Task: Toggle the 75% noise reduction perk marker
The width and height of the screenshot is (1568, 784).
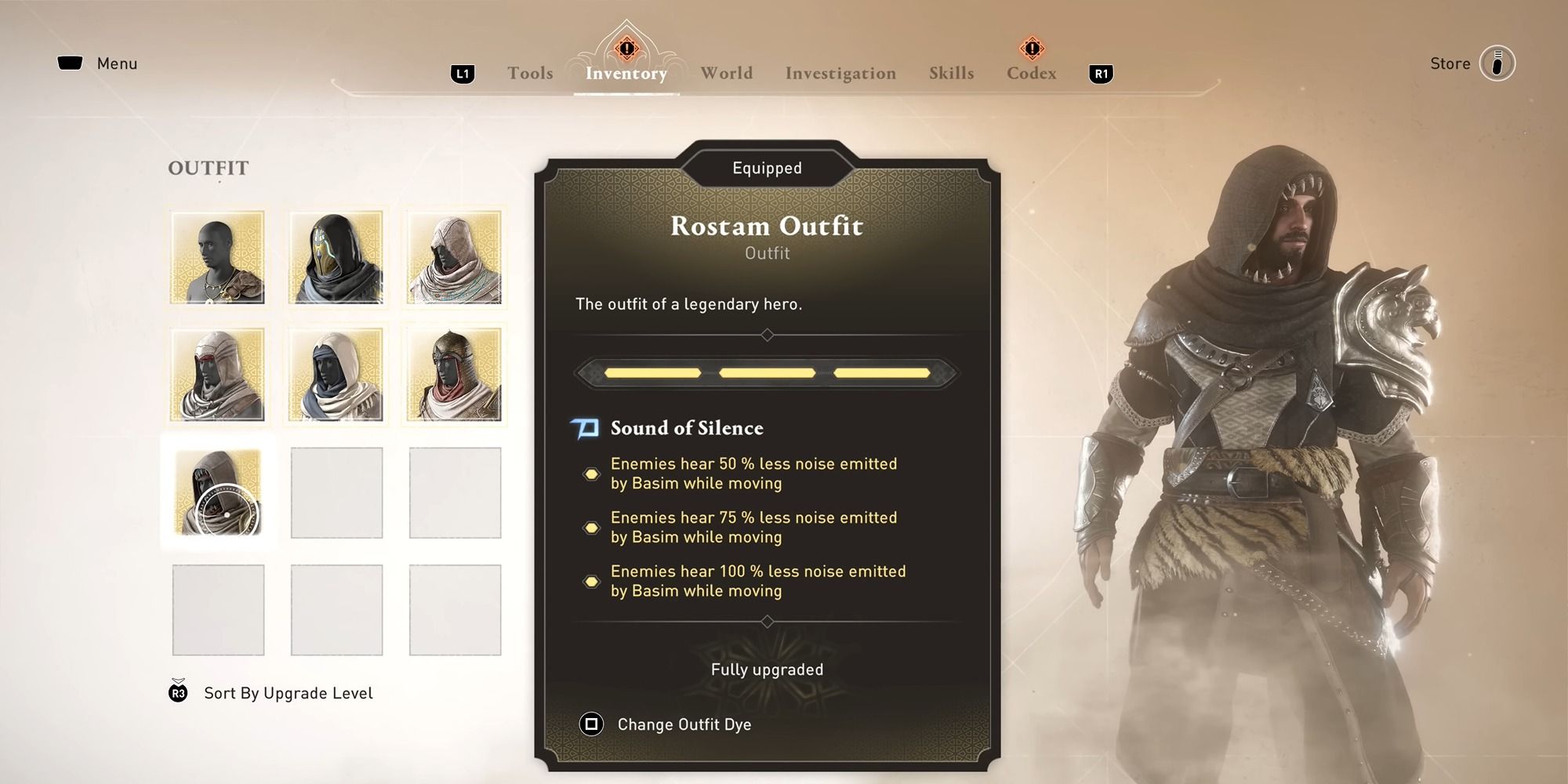Action: 592,527
